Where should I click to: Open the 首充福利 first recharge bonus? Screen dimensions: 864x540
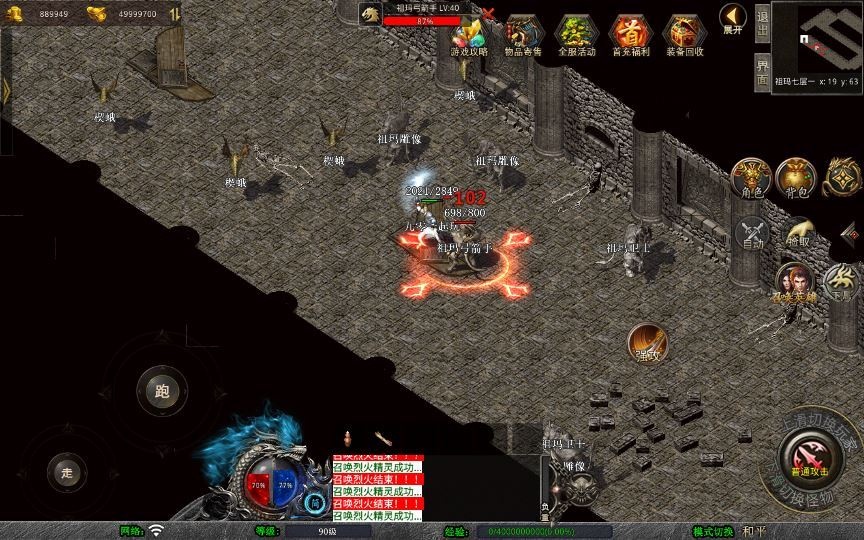pos(630,36)
